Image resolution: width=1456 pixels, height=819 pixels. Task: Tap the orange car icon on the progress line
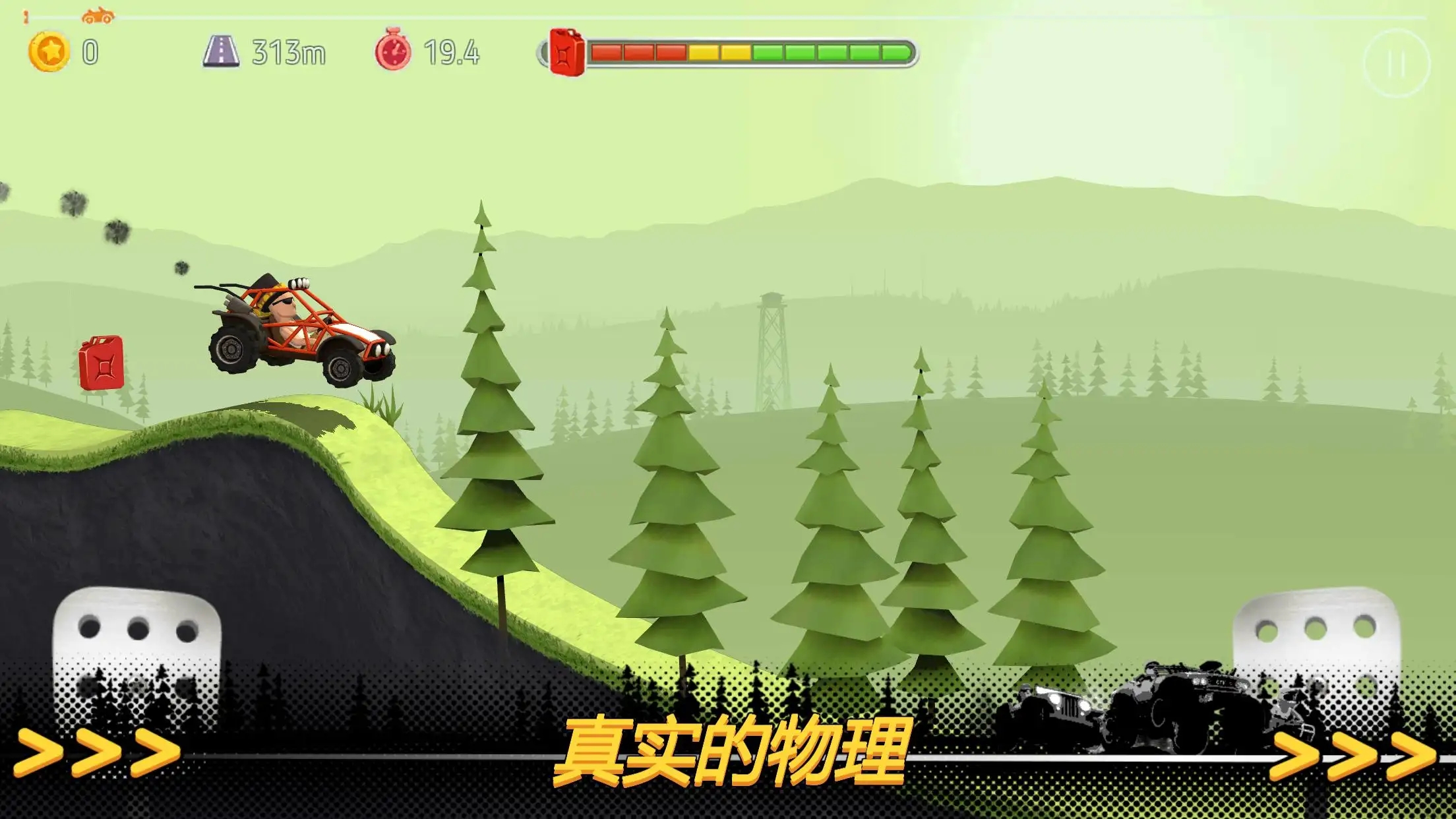(x=98, y=14)
